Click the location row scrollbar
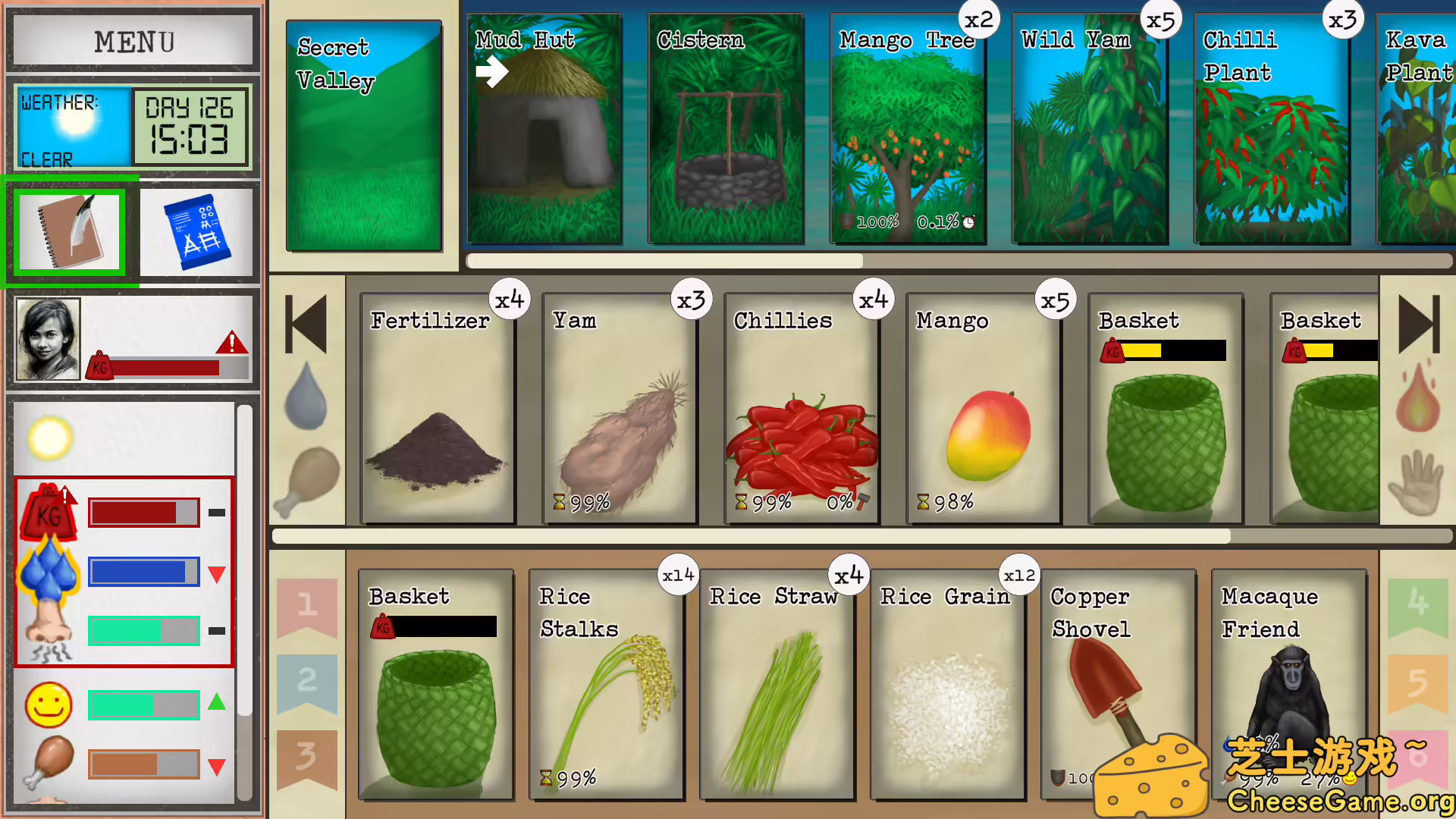This screenshot has width=1456, height=819. pyautogui.click(x=666, y=261)
